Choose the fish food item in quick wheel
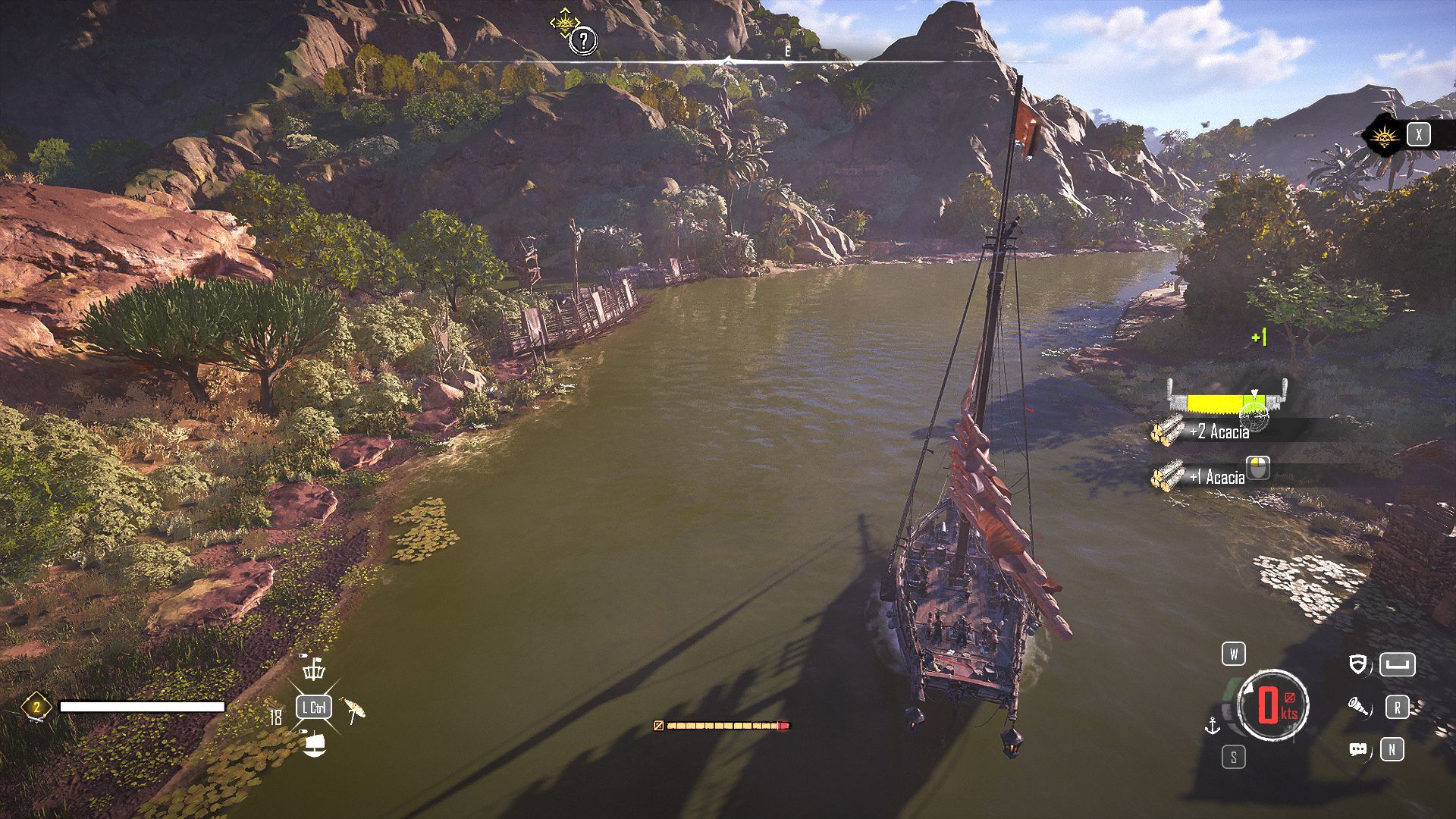 click(353, 708)
